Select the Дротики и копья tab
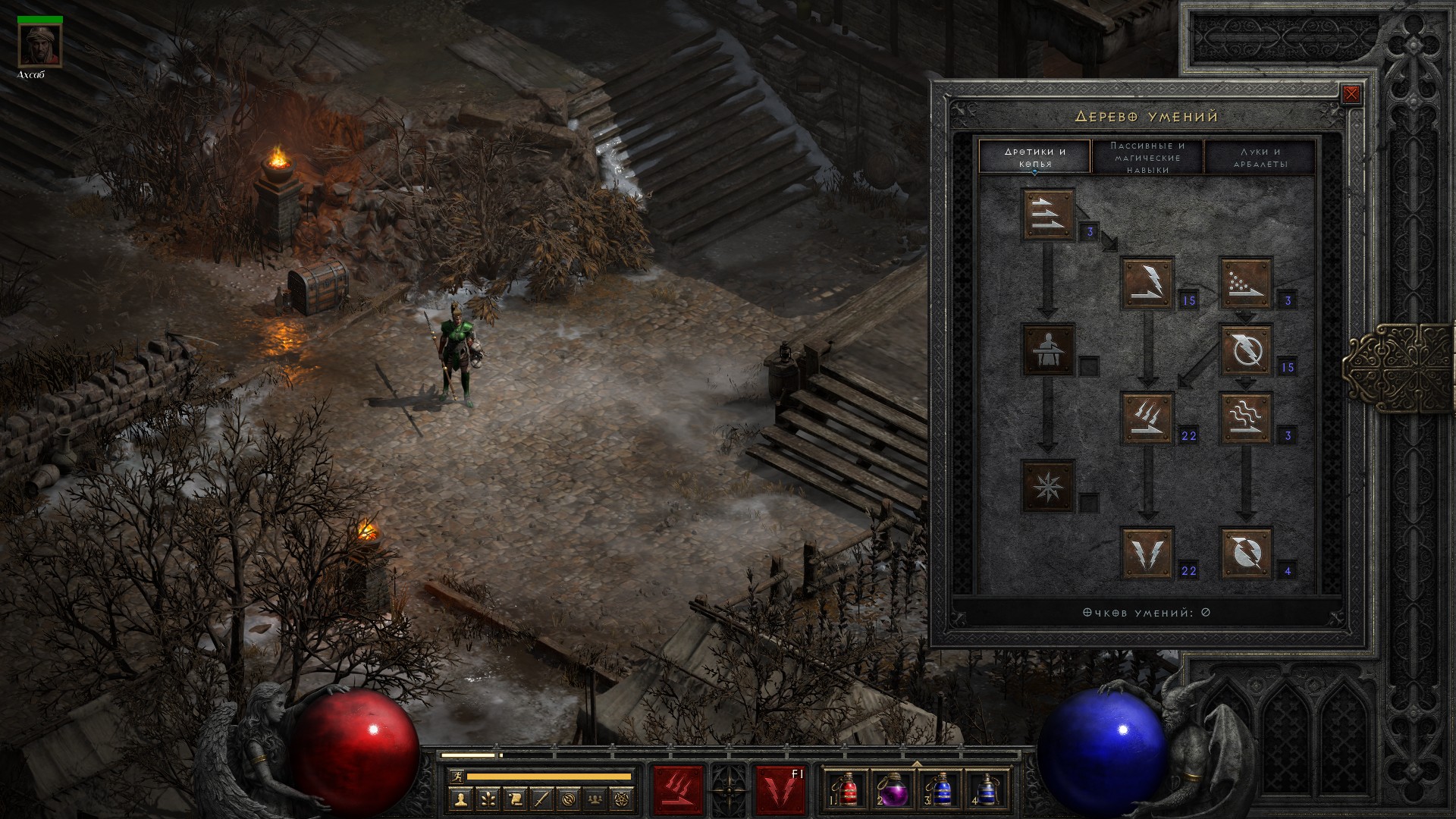 click(1034, 157)
